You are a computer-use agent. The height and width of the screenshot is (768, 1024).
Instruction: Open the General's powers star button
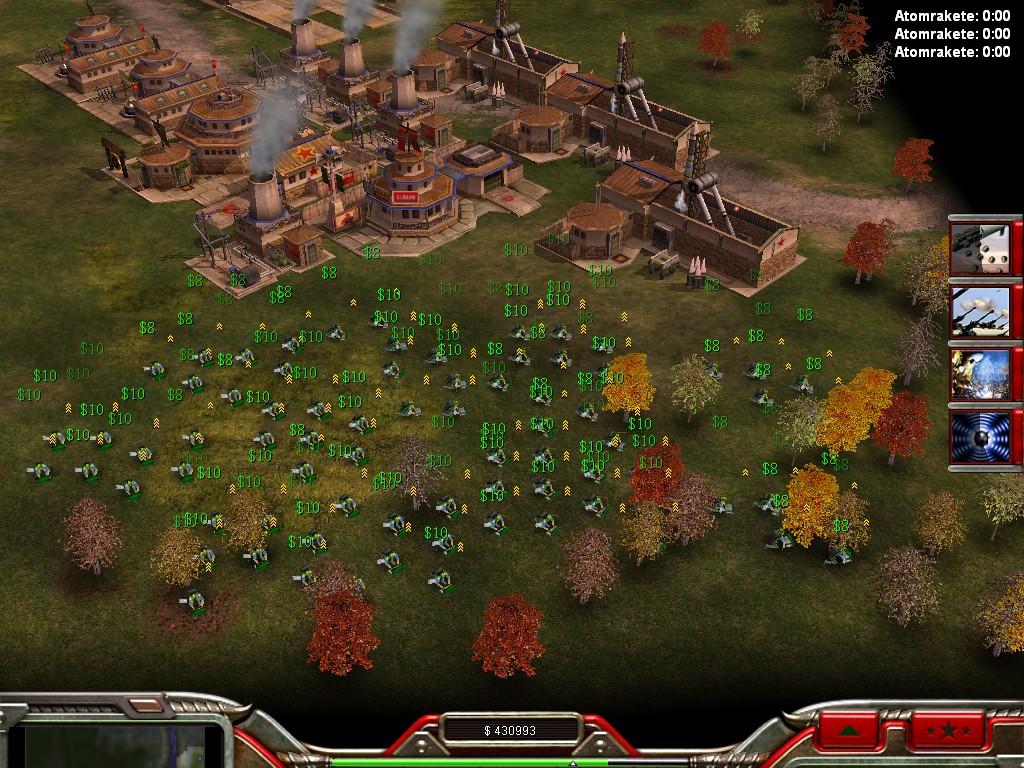click(x=947, y=731)
